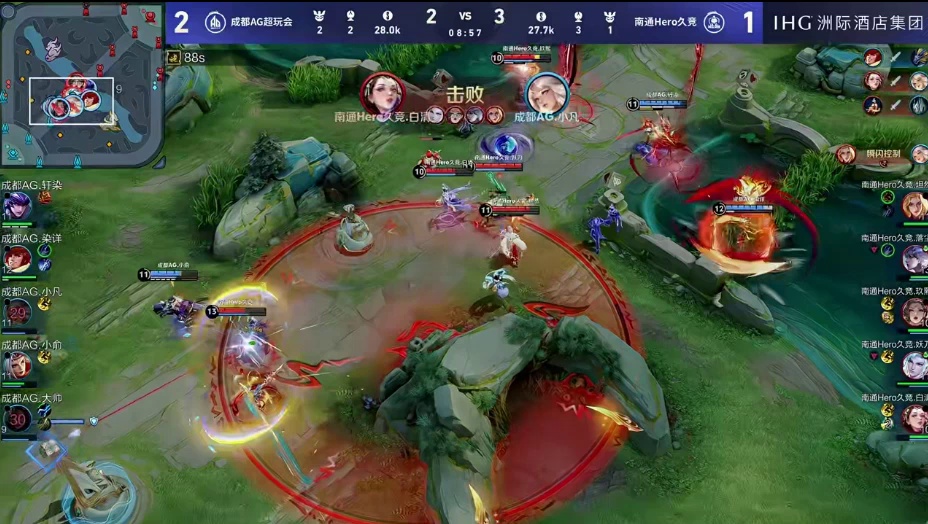Click the minimap in the top-left corner
The height and width of the screenshot is (524, 928).
pos(82,84)
